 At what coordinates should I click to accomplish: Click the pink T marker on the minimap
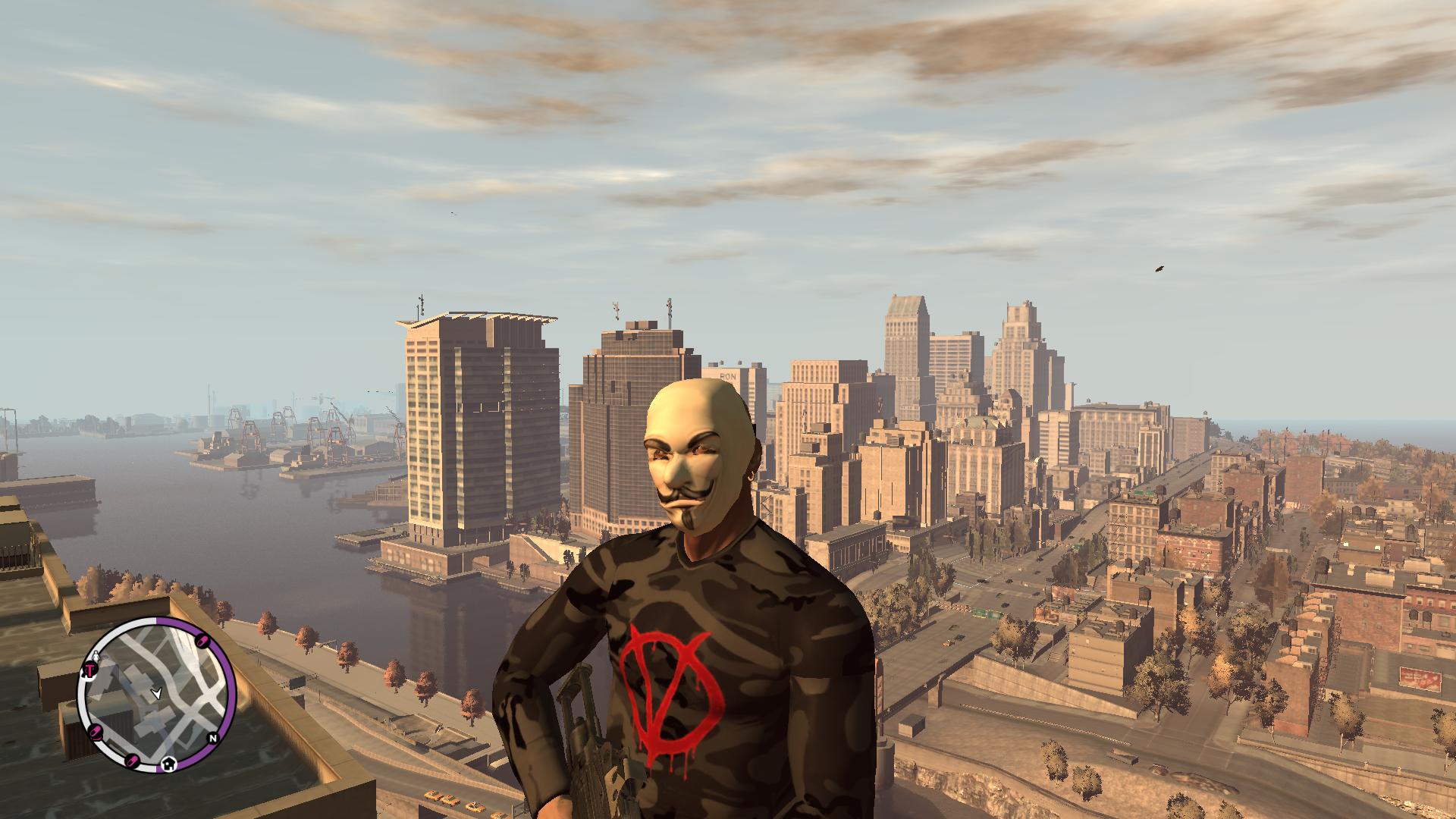(89, 670)
